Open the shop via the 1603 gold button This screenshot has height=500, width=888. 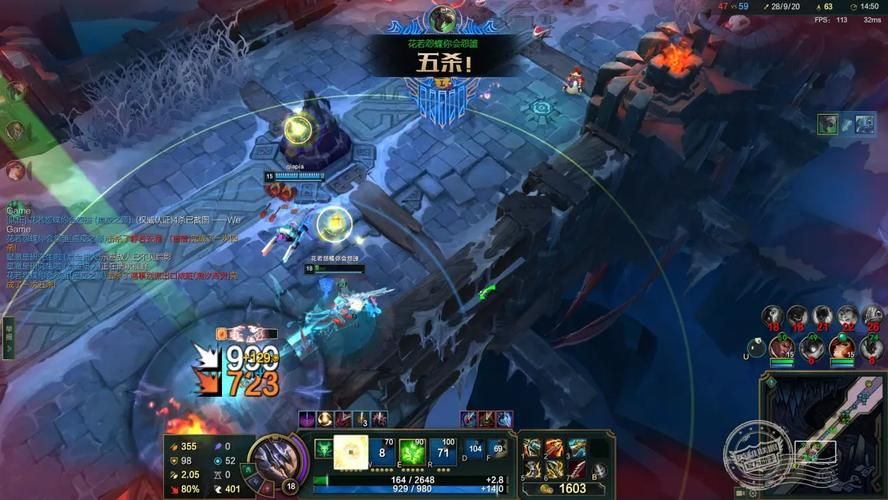pyautogui.click(x=565, y=489)
